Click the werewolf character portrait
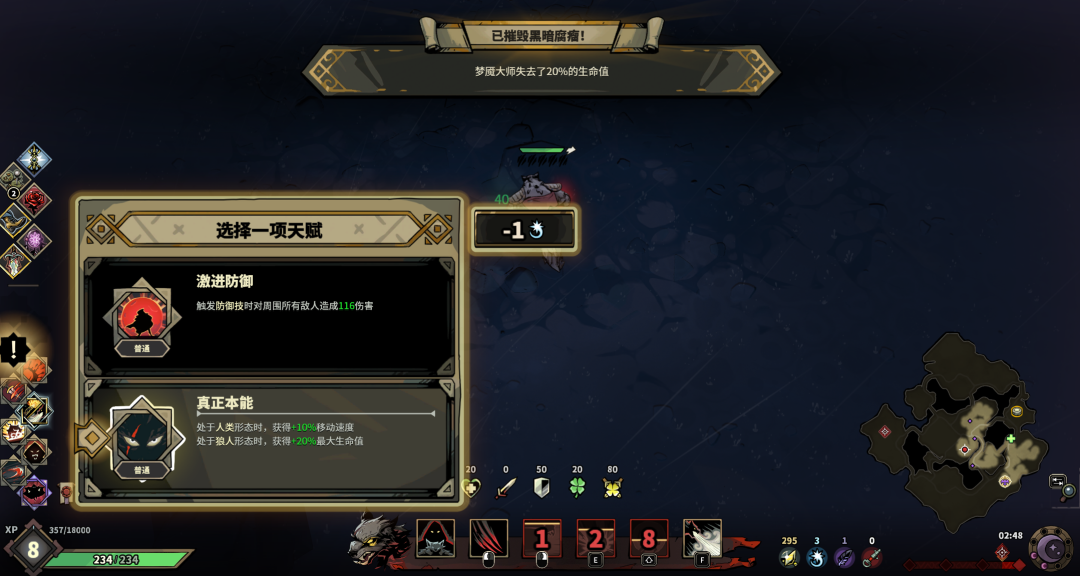Viewport: 1080px width, 576px height. [378, 540]
